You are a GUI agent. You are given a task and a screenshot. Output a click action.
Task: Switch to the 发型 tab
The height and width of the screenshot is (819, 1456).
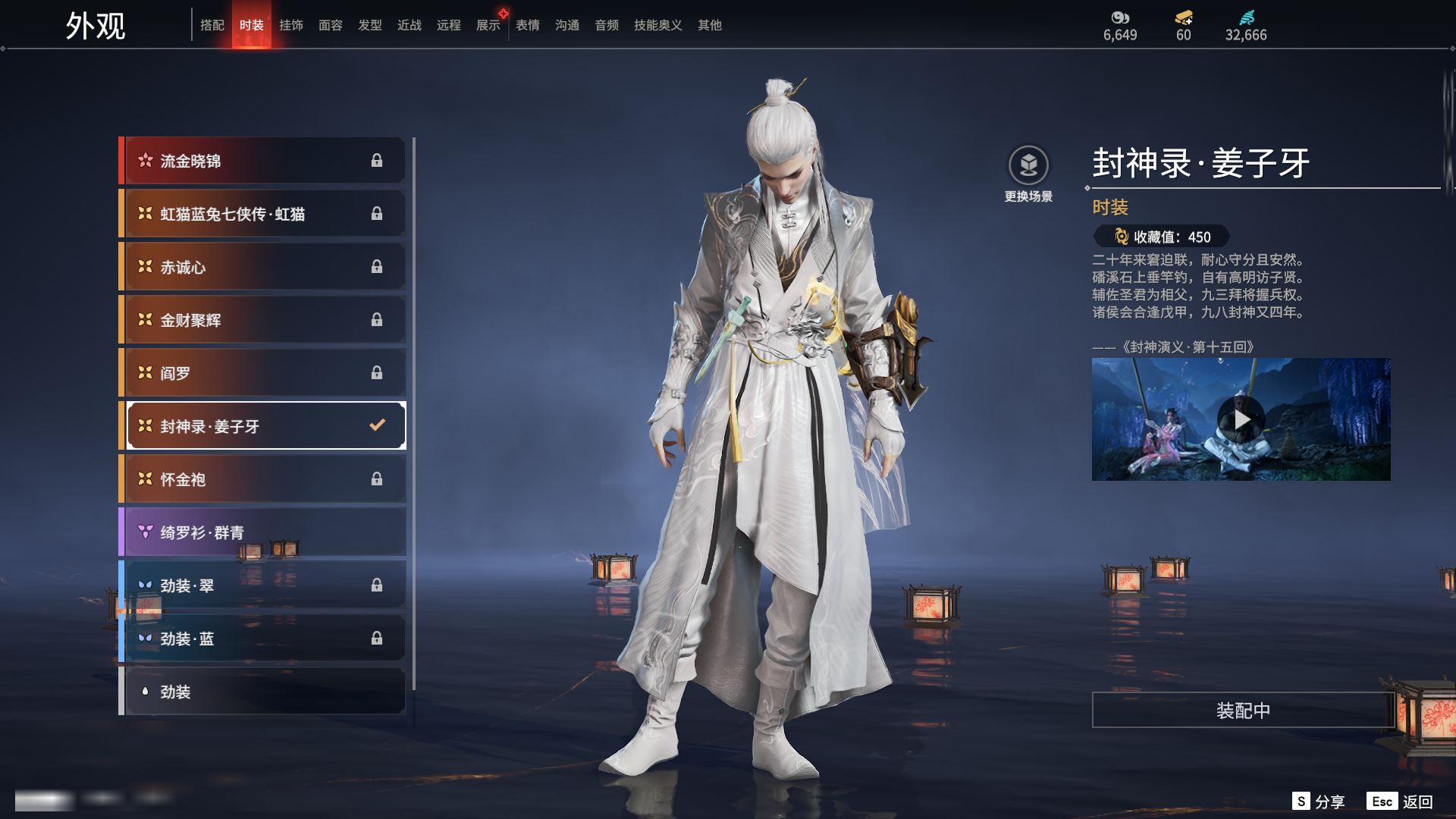(x=370, y=25)
